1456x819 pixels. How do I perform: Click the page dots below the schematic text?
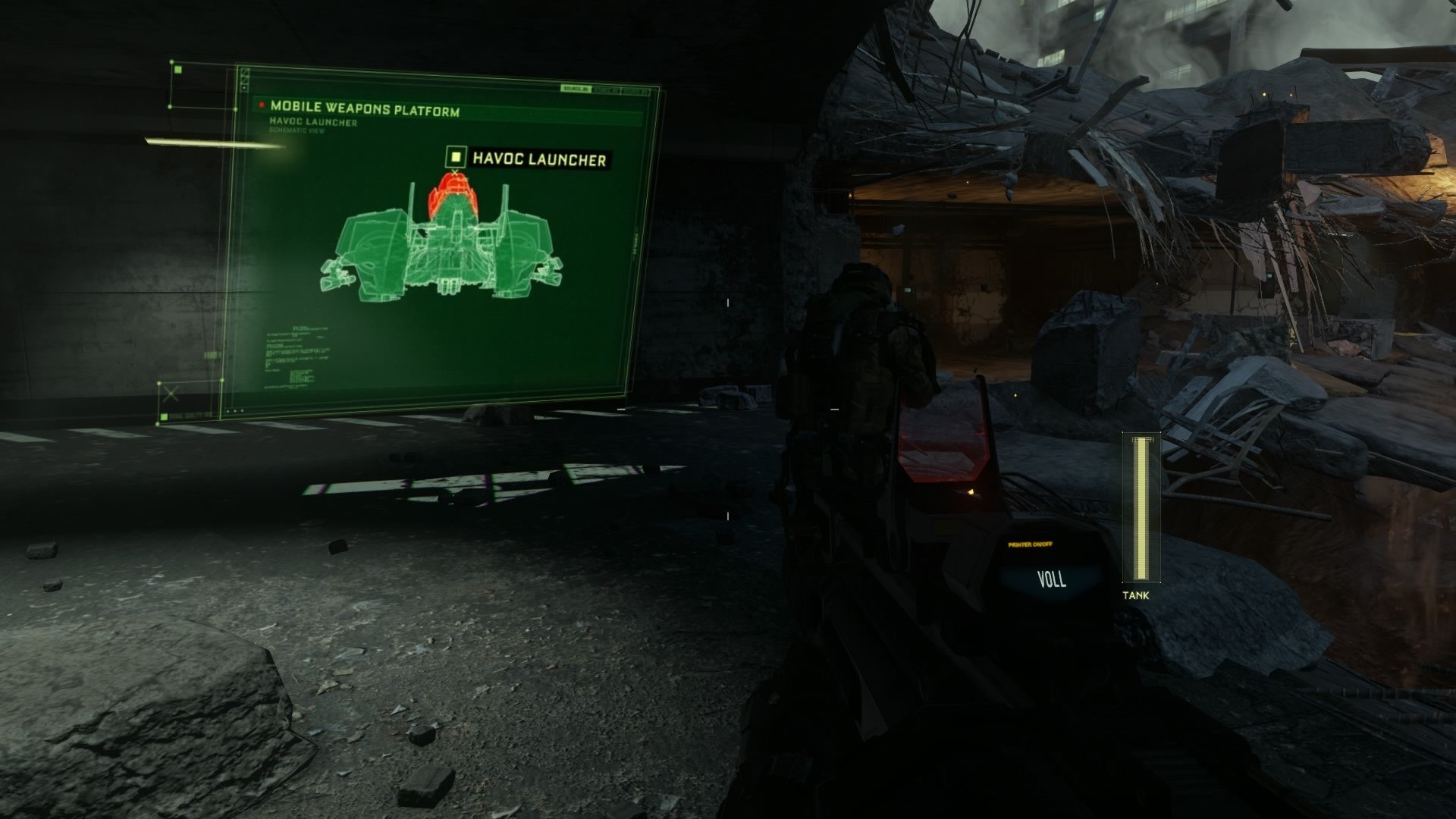tap(234, 410)
